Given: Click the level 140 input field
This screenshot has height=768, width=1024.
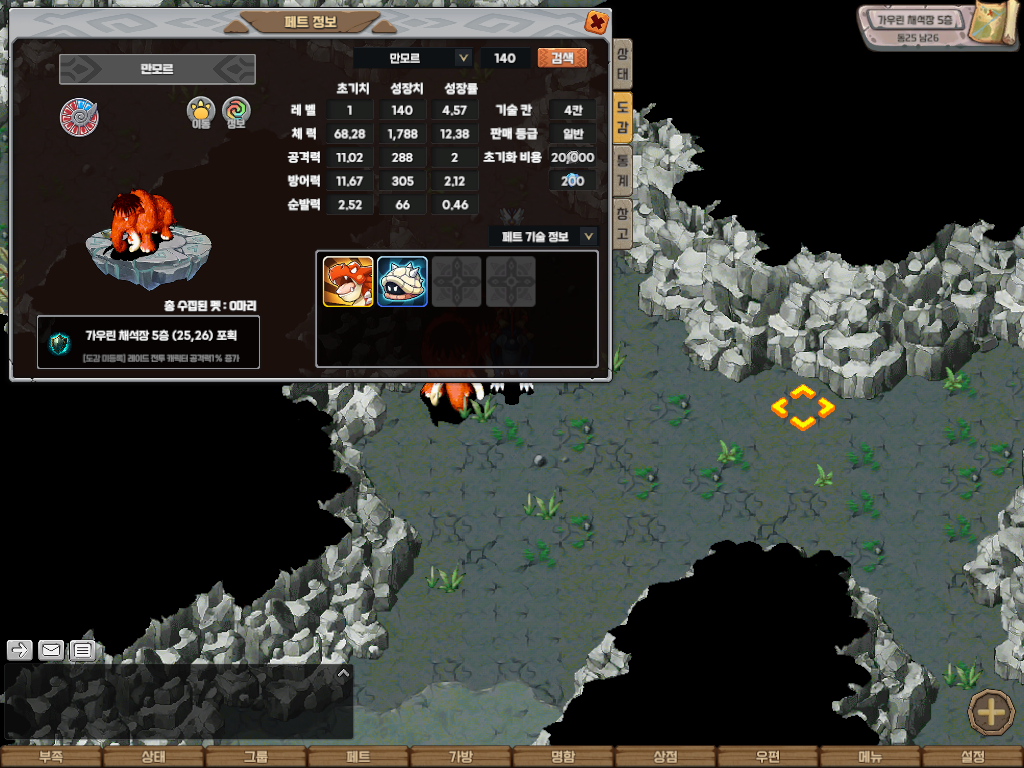Looking at the screenshot, I should point(505,58).
